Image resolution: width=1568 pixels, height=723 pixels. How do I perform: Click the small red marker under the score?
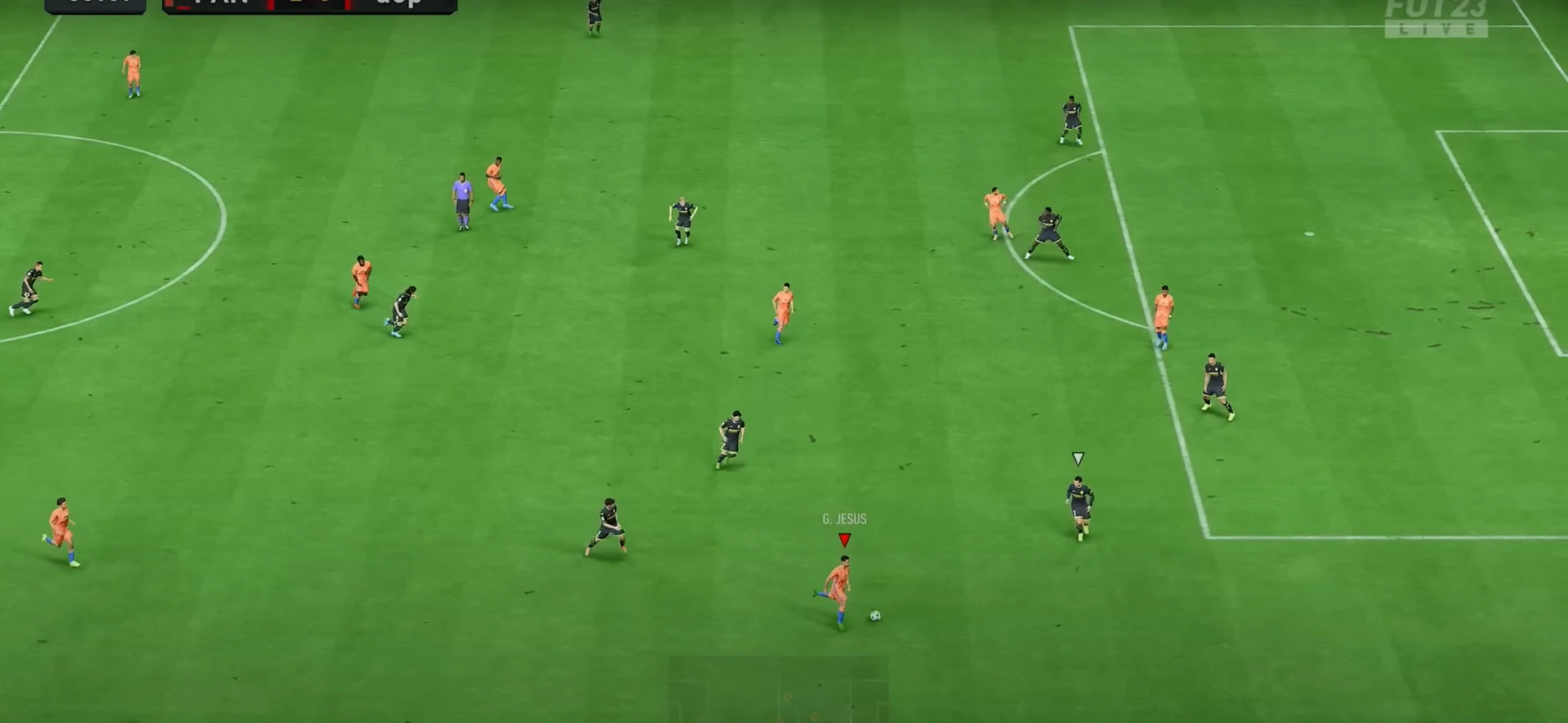click(182, 9)
